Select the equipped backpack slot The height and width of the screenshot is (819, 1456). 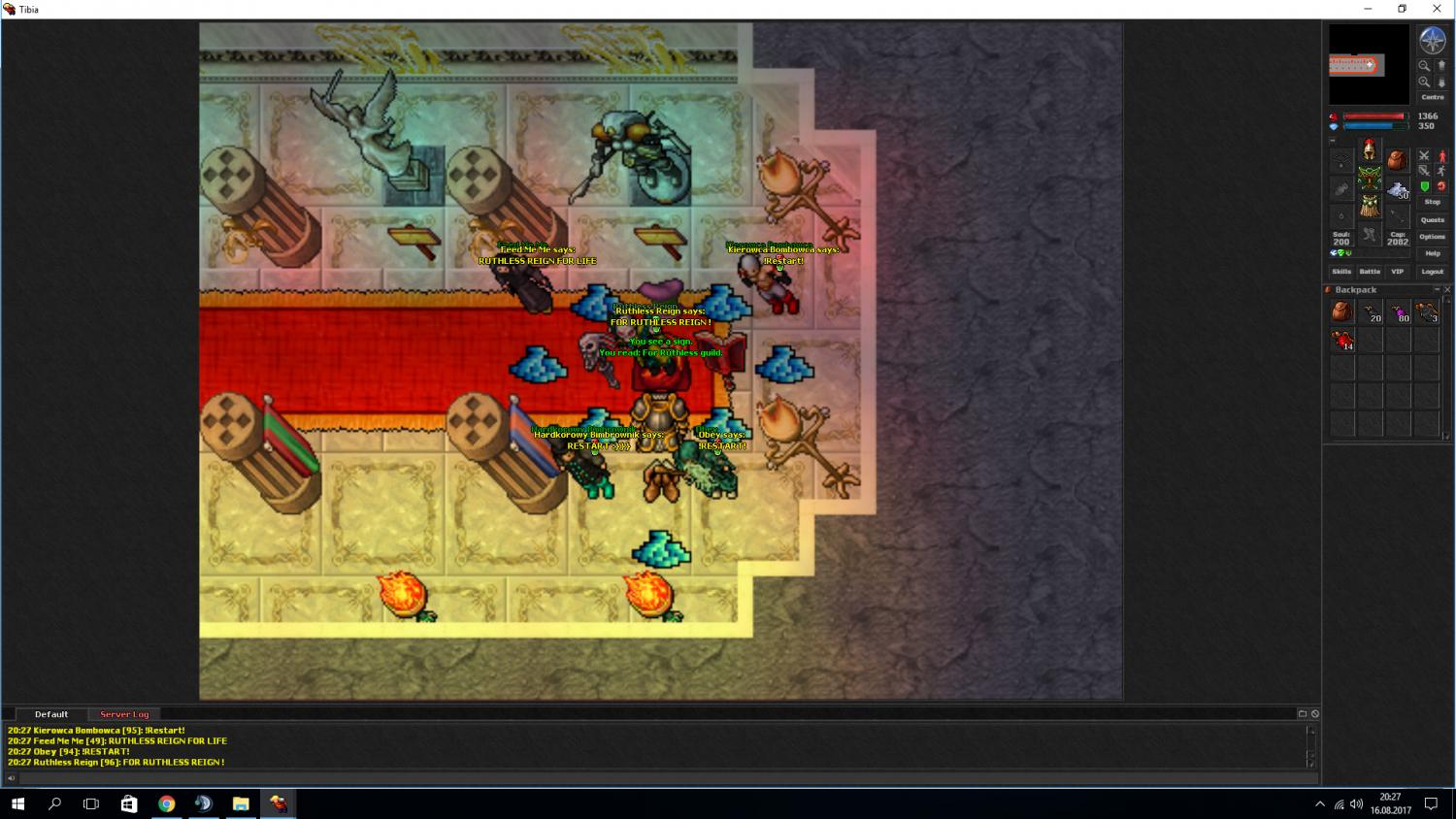(x=1397, y=160)
